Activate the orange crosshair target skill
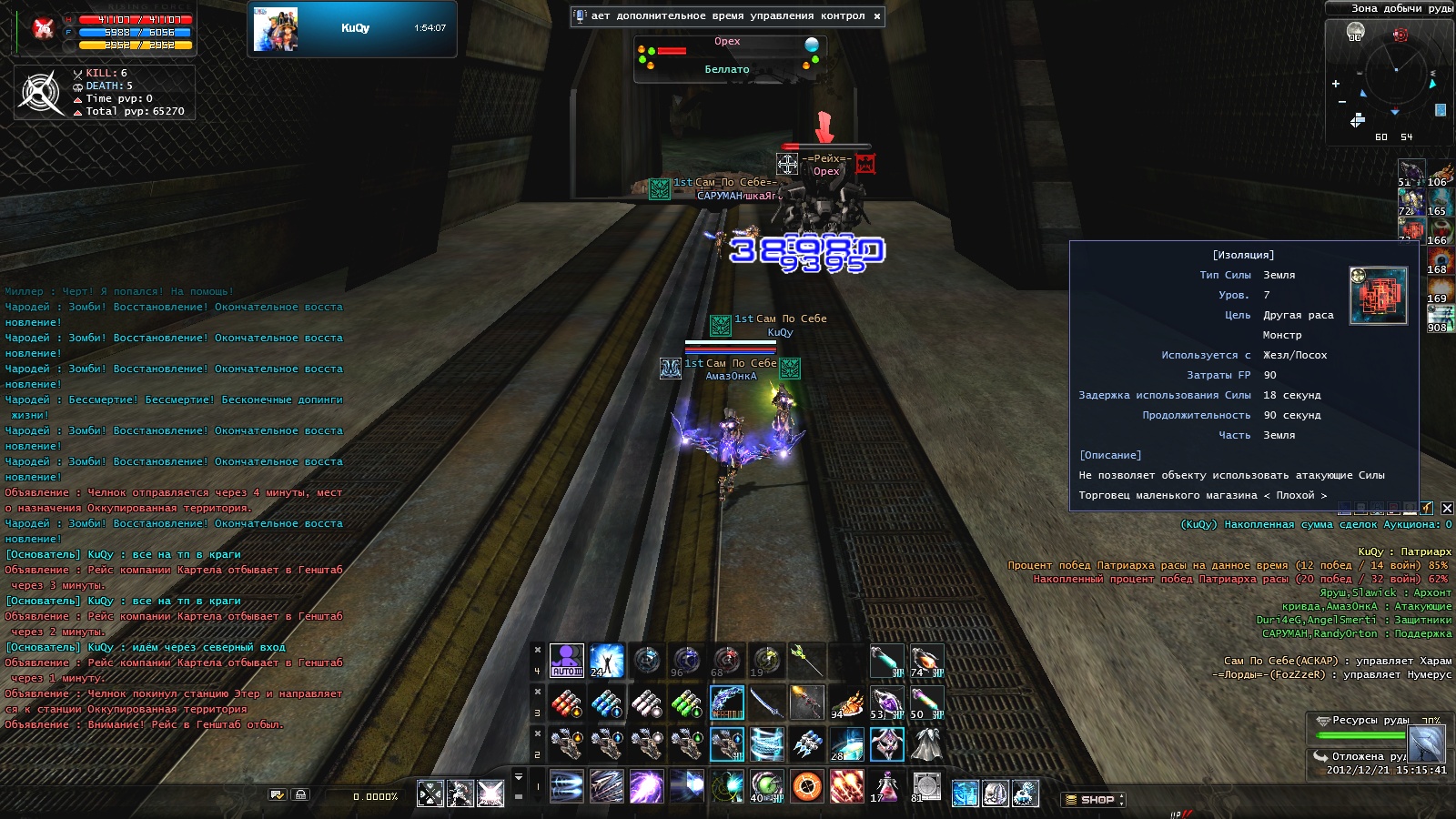Screen dimensions: 1456x819 (806, 785)
